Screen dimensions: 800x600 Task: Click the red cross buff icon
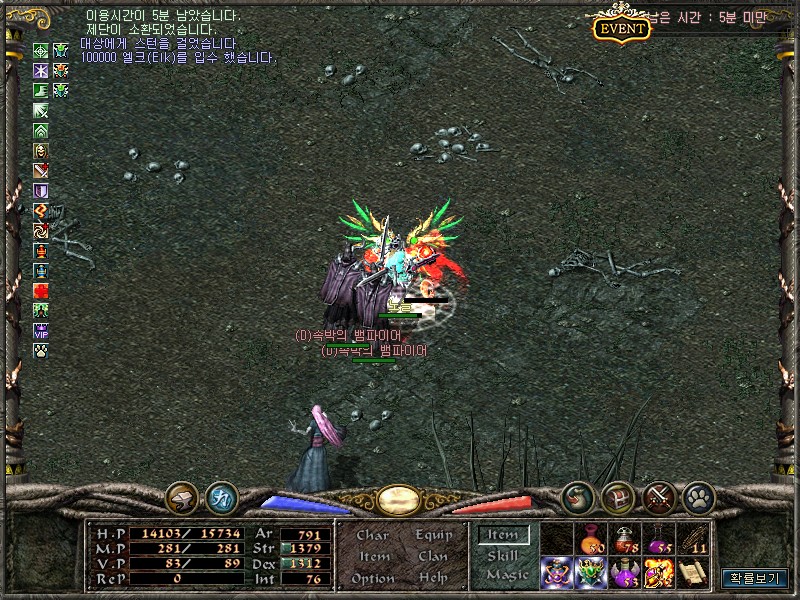(x=41, y=290)
